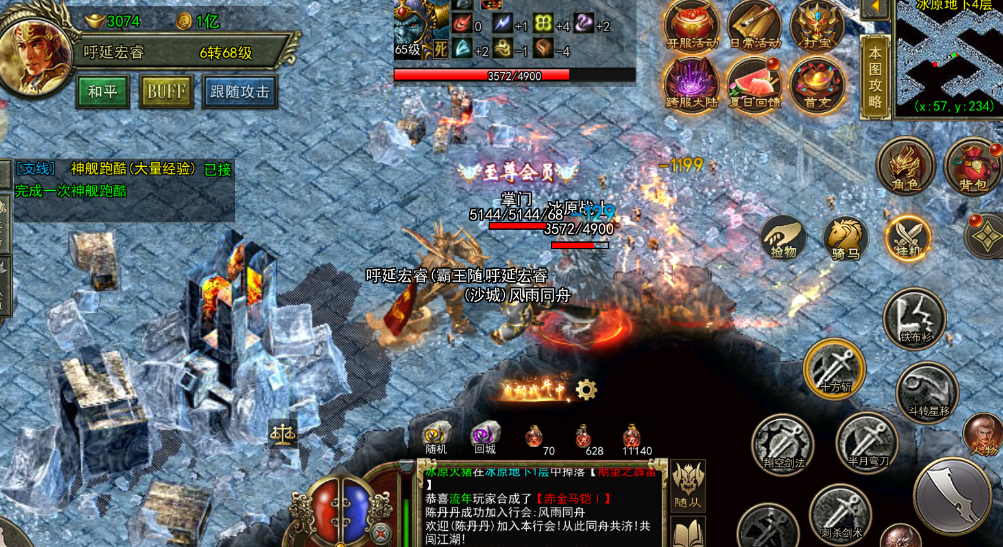The width and height of the screenshot is (1003, 547).
Task: Toggle 挂机 auto-battle mode
Action: point(908,238)
